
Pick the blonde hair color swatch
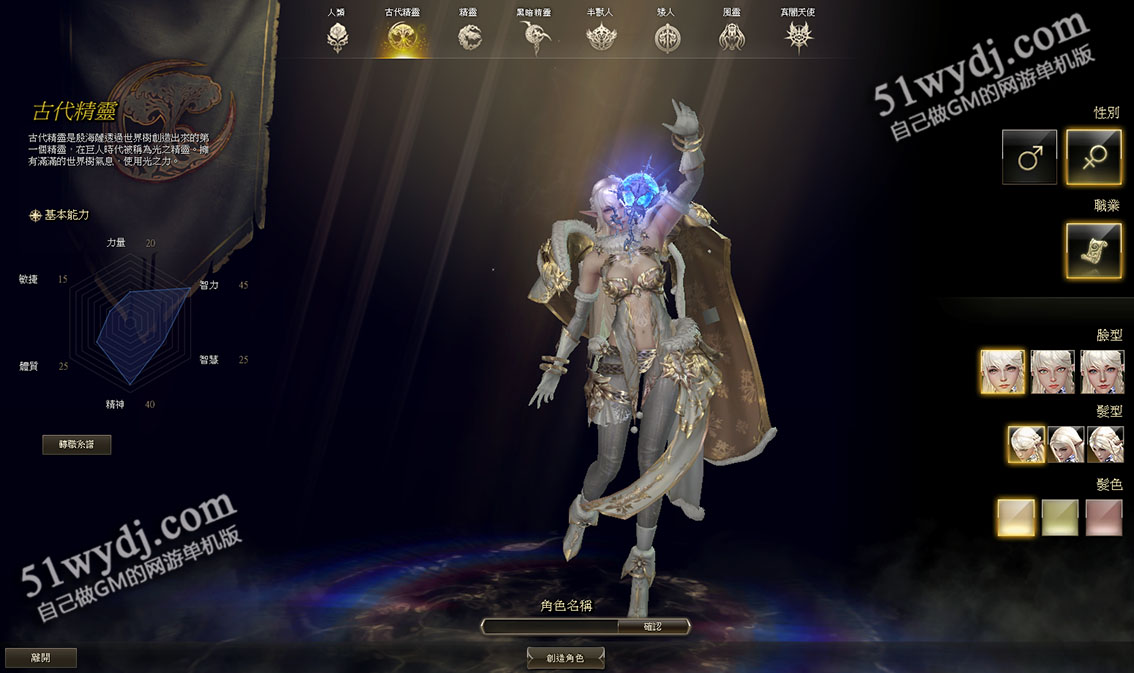(1015, 518)
